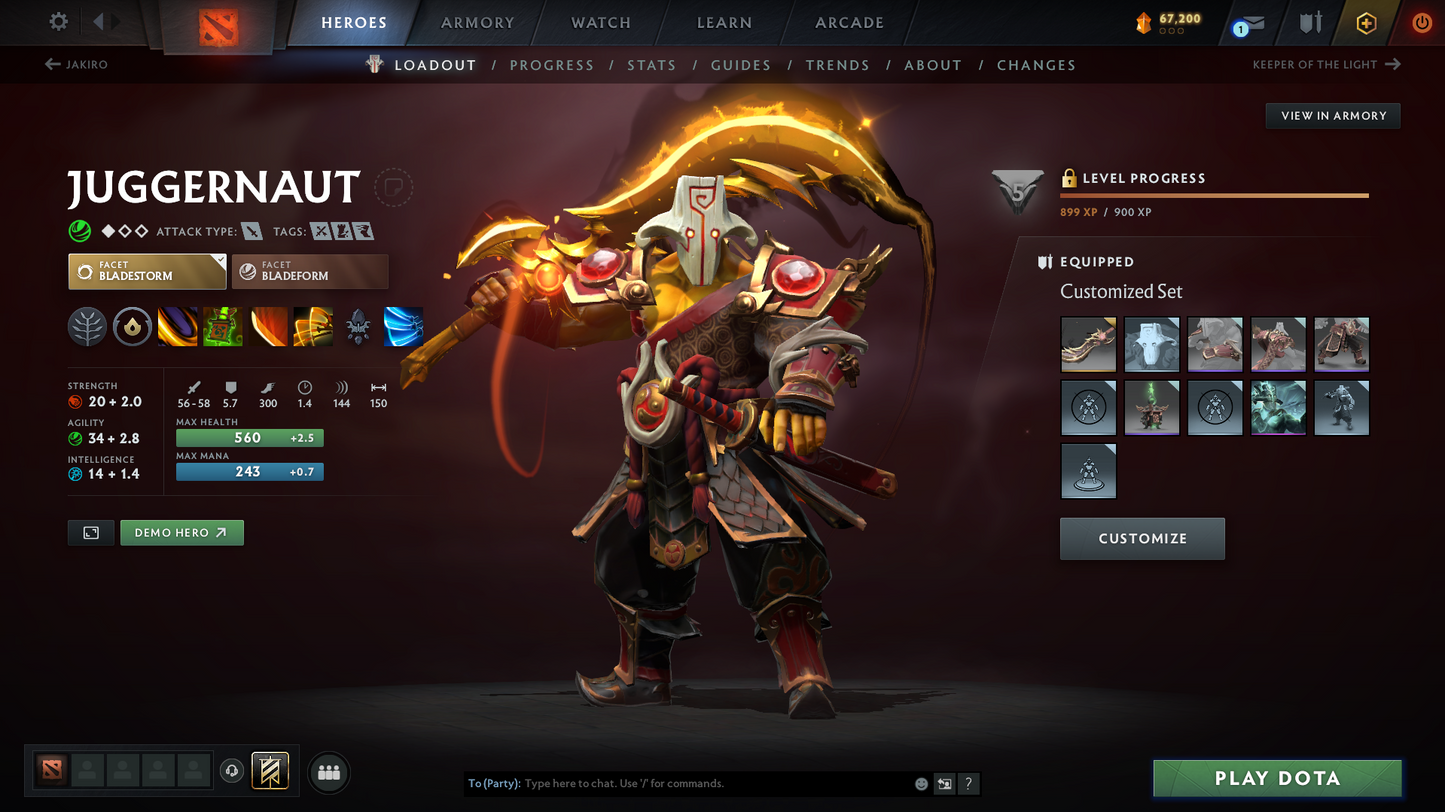Click the Blade Dance ability icon
This screenshot has height=812, width=1445.
coord(268,327)
